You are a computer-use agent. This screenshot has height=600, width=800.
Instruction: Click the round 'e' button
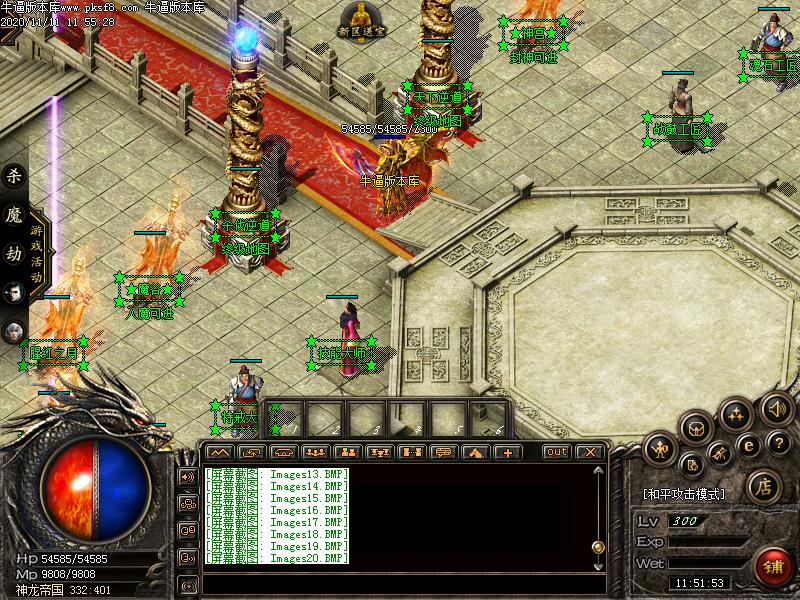tap(747, 446)
